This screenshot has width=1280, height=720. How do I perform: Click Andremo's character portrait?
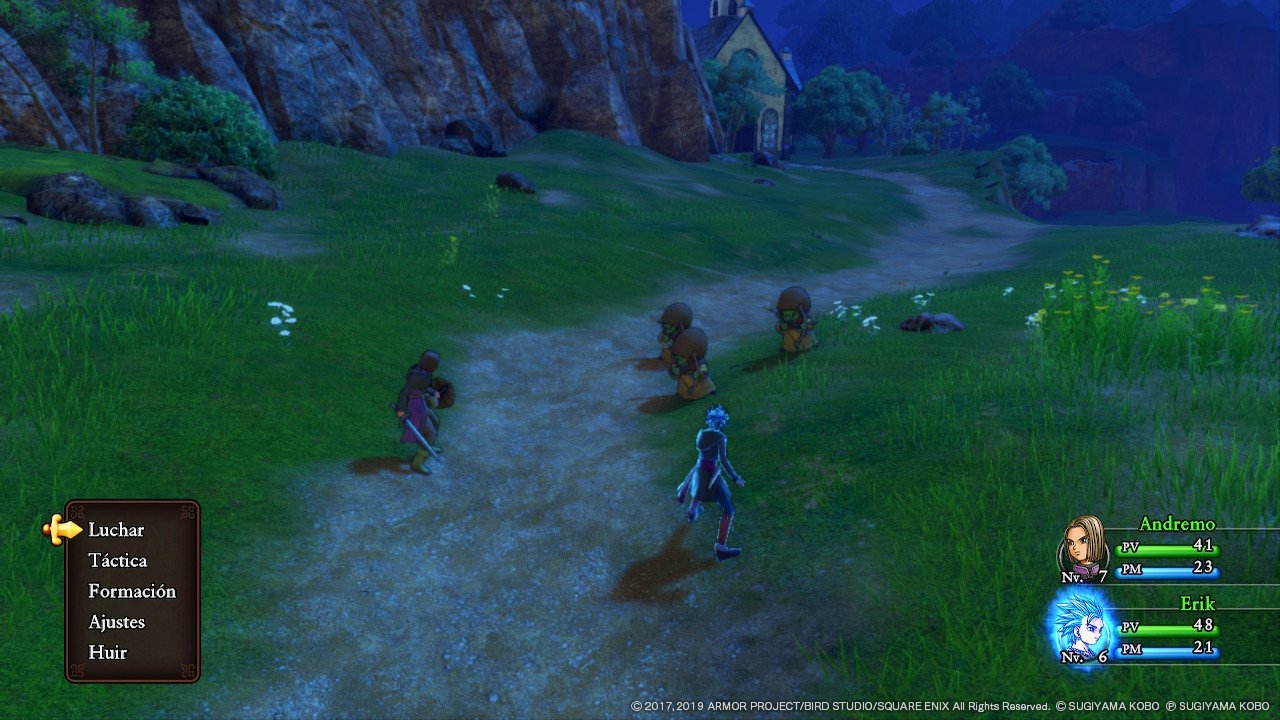[1084, 546]
